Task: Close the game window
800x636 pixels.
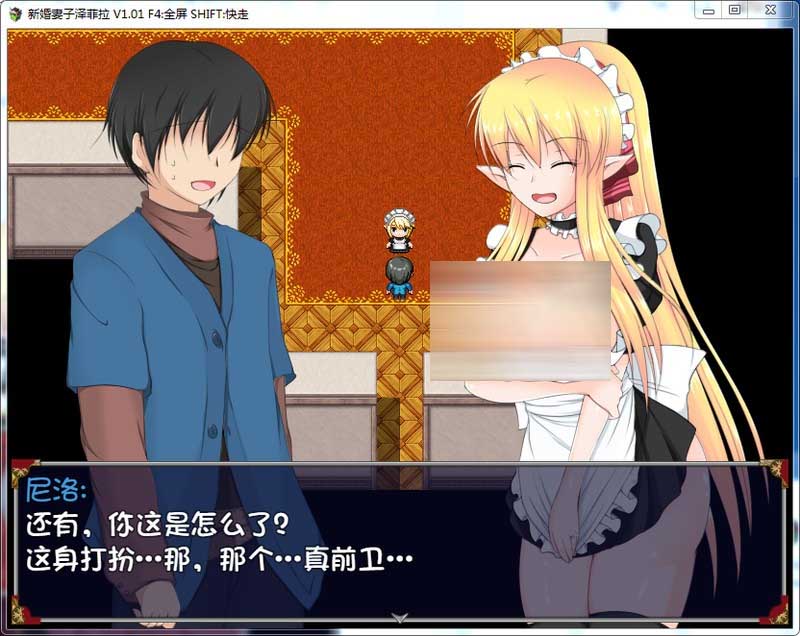Action: (771, 10)
